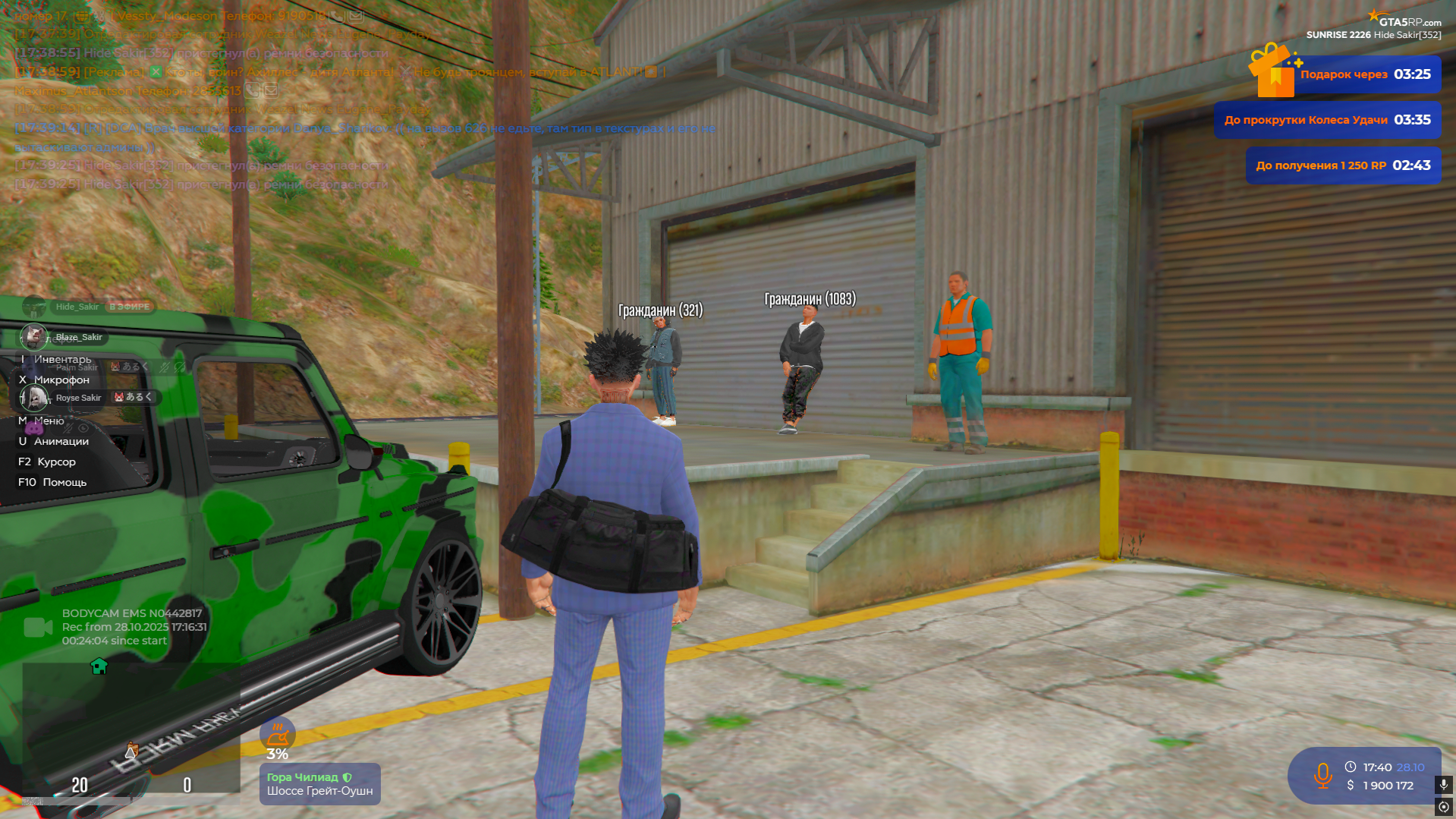Click the purple Discord logo icon
The height and width of the screenshot is (819, 1456).
pos(34,428)
